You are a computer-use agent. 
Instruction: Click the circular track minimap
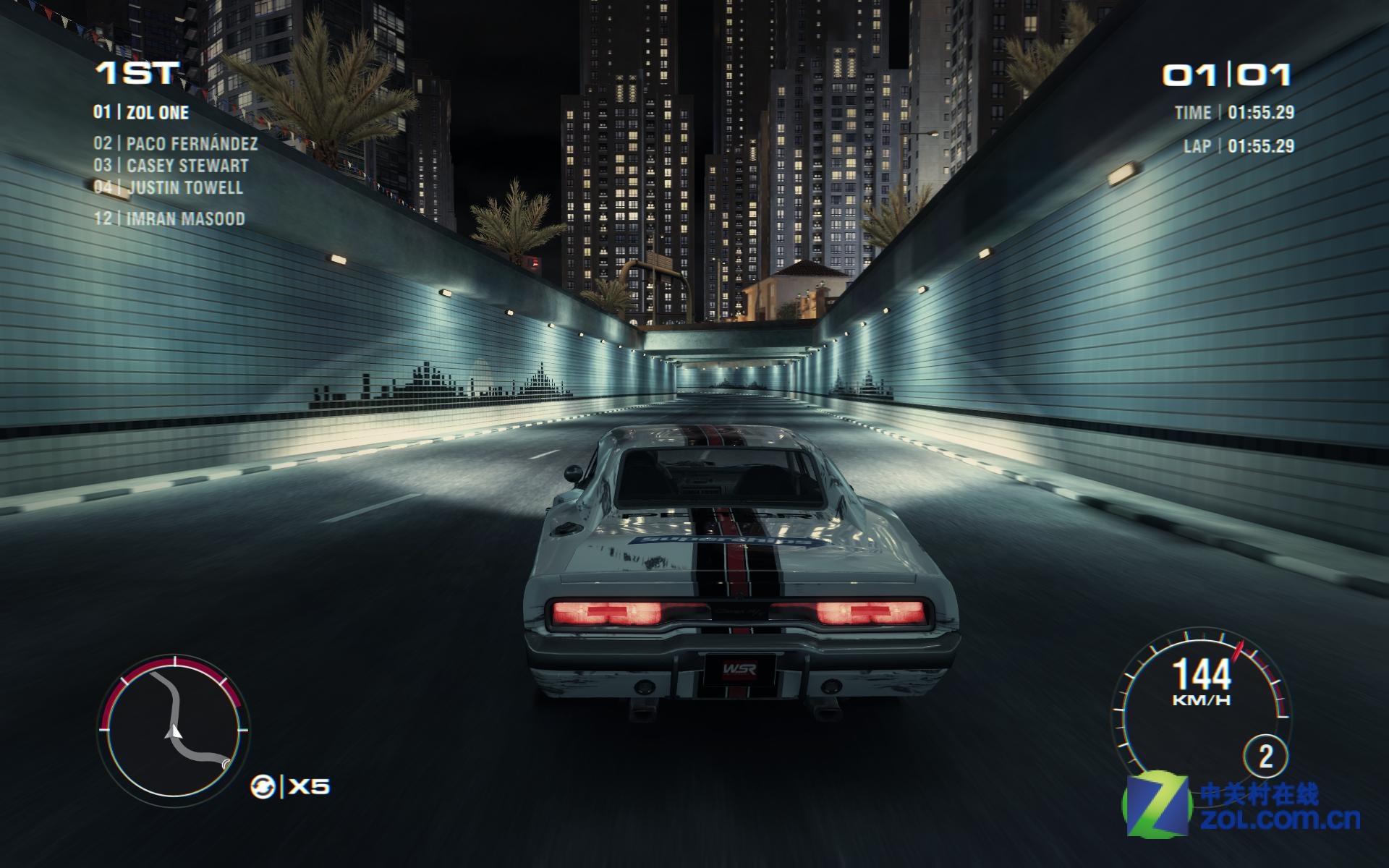(174, 731)
